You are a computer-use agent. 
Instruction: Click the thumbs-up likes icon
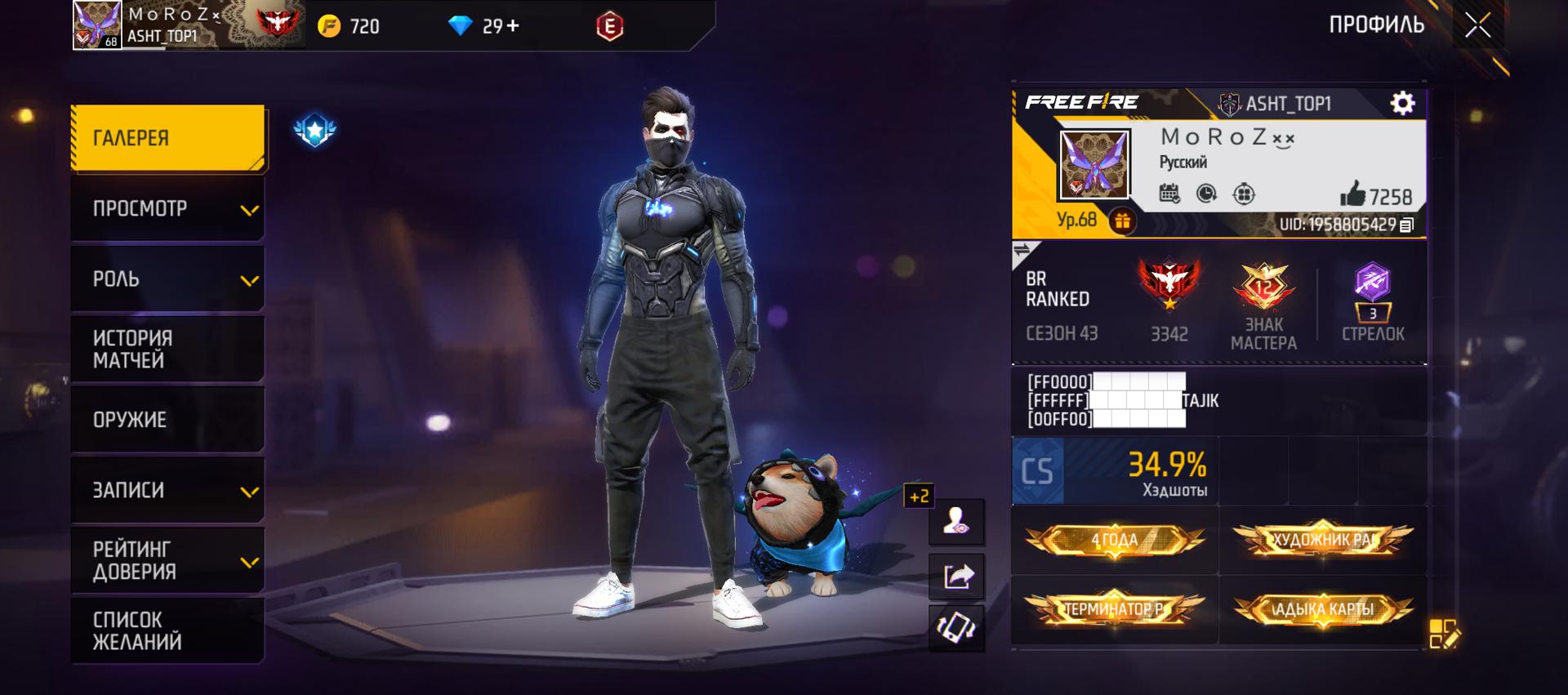1352,194
